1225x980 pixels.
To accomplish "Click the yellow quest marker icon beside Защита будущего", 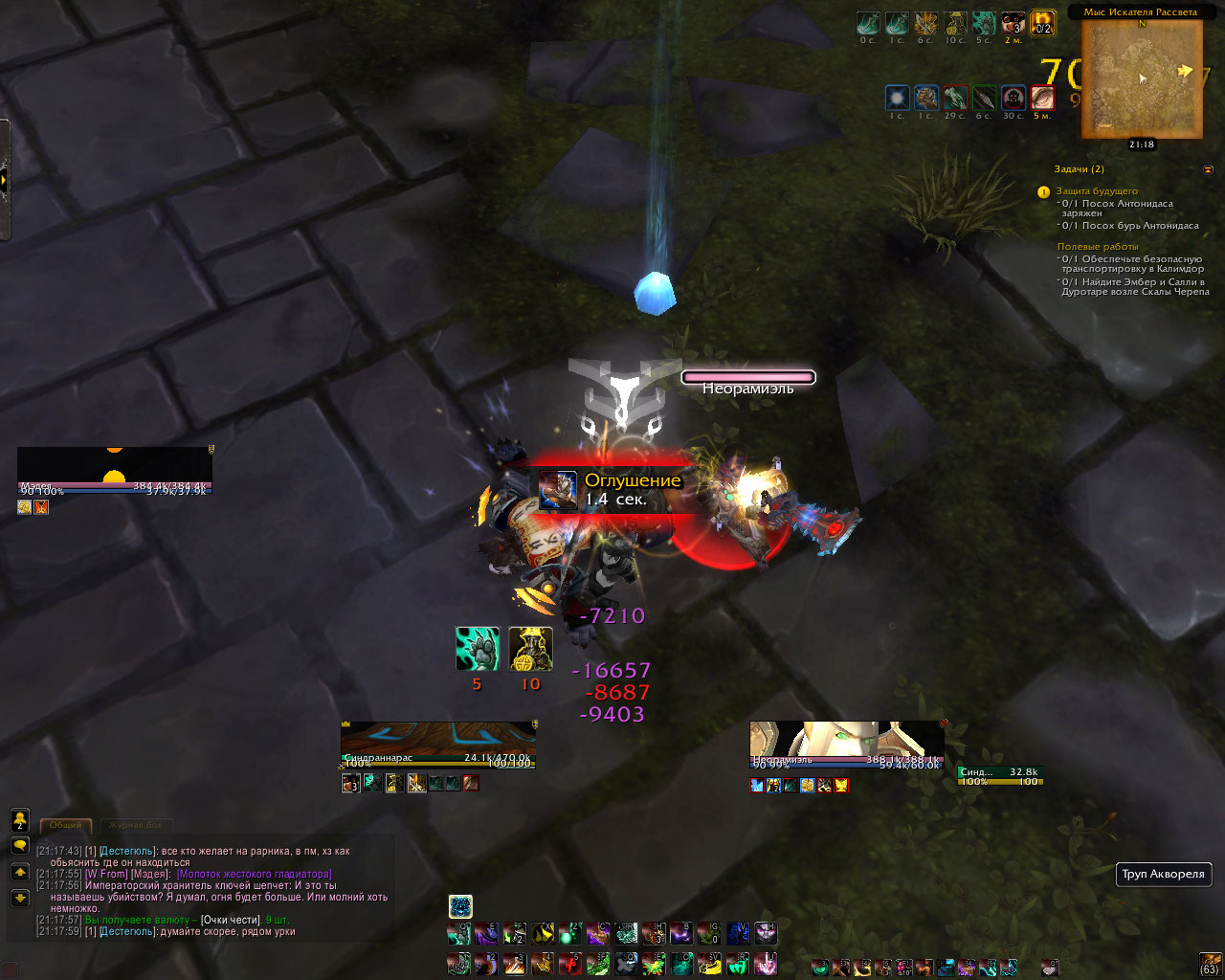I will [1044, 192].
